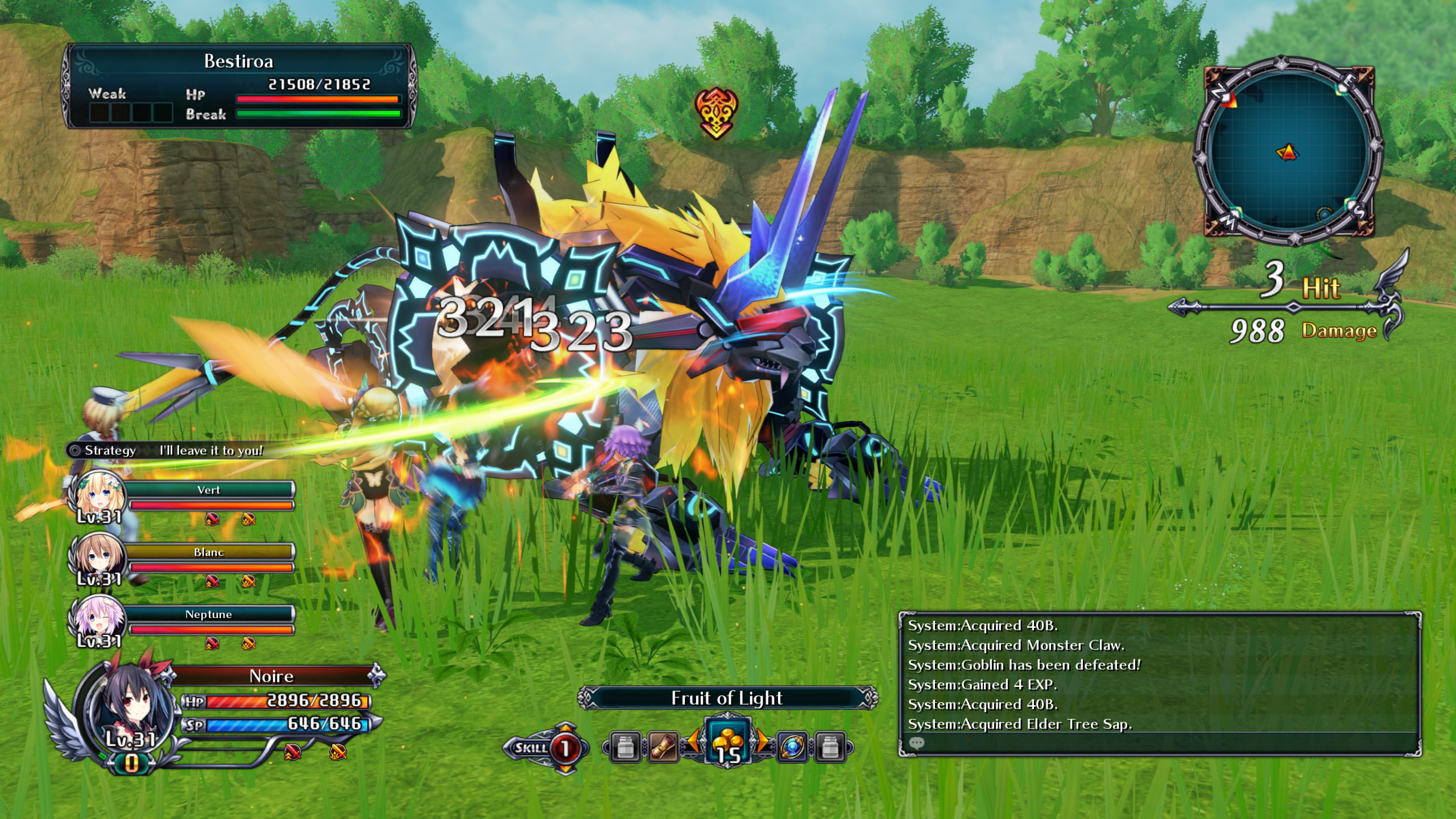The height and width of the screenshot is (819, 1456).
Task: Select the blue orb item slot
Action: 792,747
